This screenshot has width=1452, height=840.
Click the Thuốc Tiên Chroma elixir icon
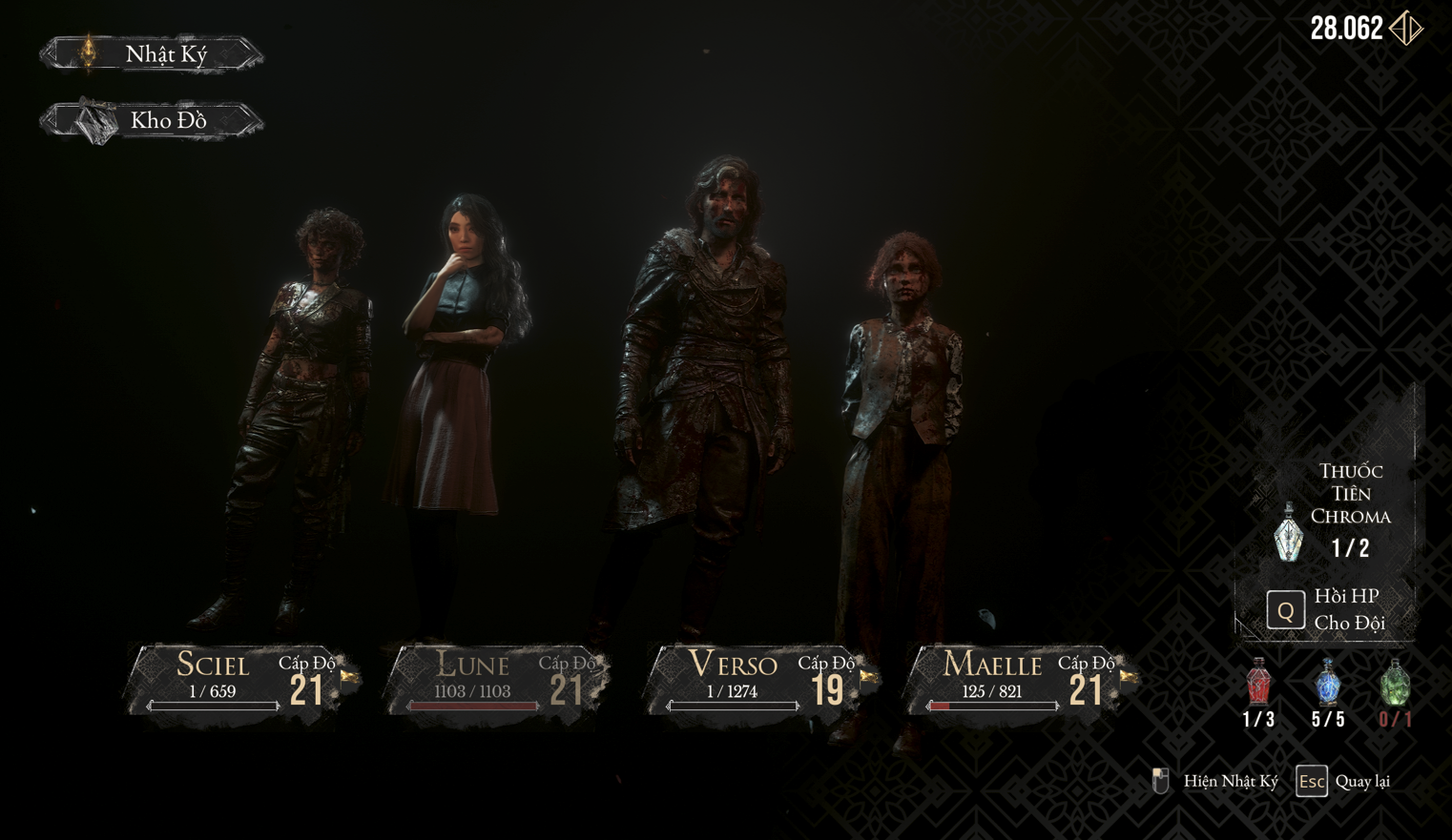pyautogui.click(x=1290, y=532)
